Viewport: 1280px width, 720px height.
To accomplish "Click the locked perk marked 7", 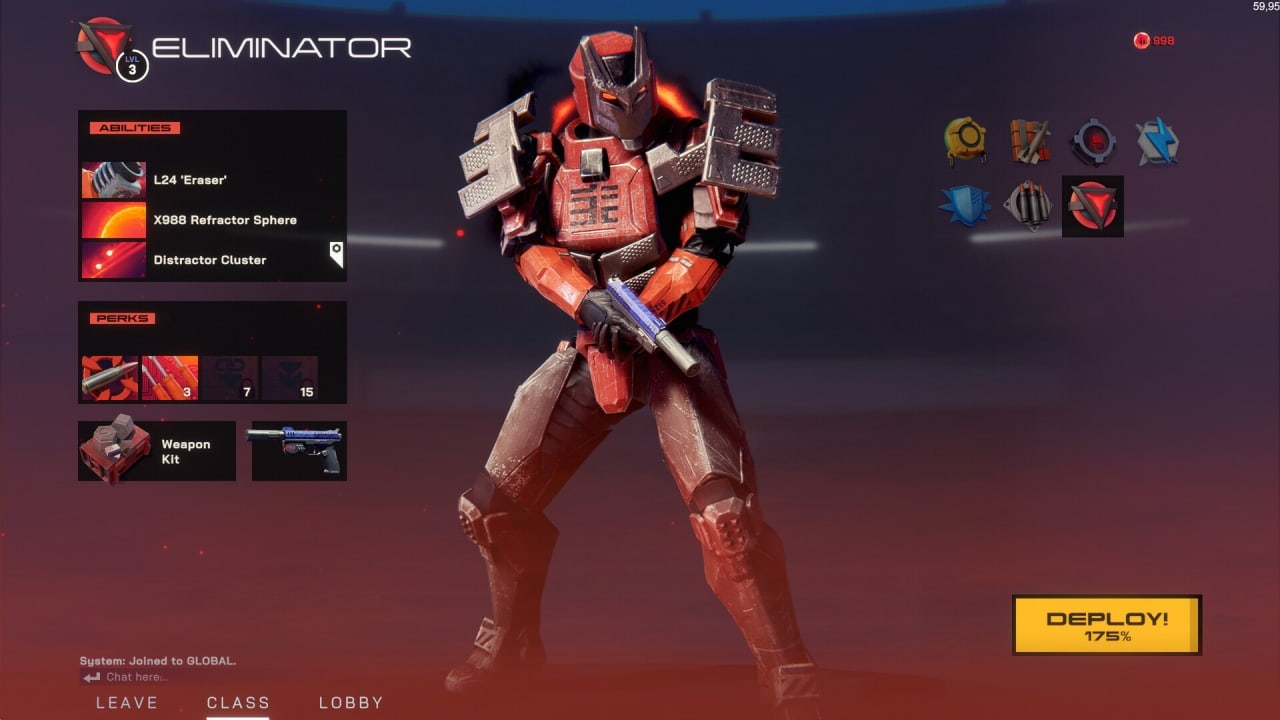I will click(229, 378).
